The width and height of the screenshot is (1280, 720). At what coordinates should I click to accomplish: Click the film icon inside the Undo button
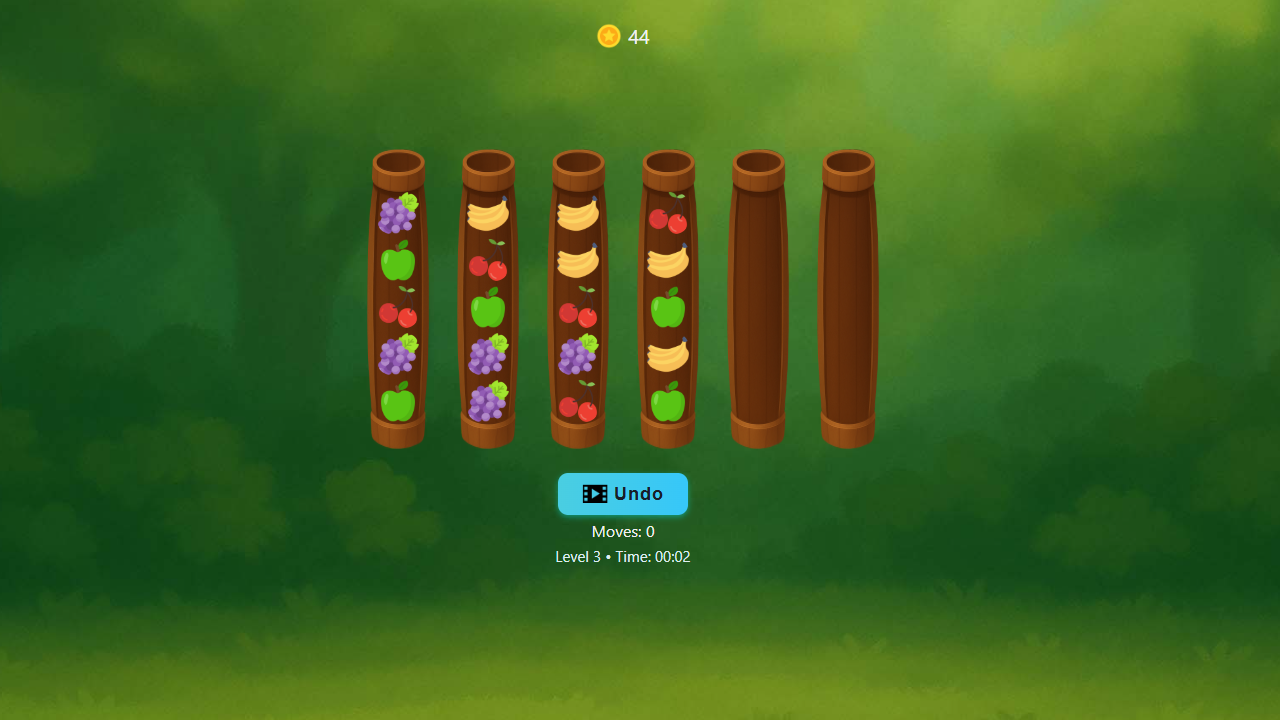click(595, 493)
